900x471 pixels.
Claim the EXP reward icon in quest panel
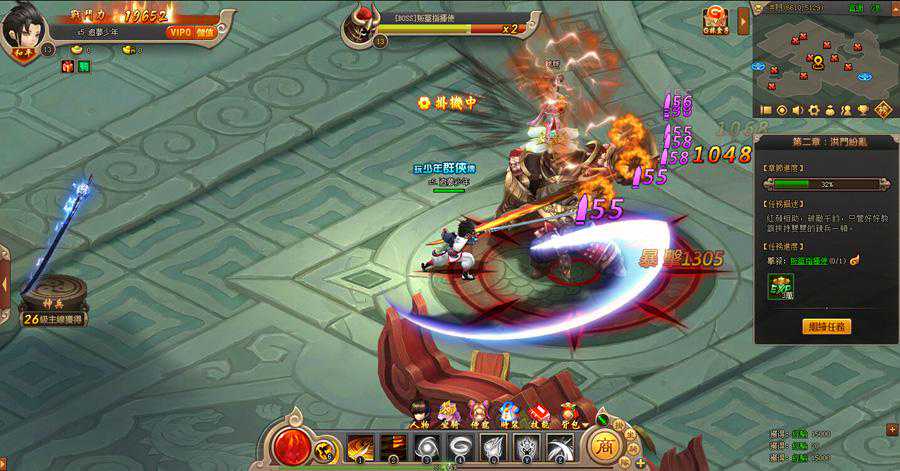[780, 288]
